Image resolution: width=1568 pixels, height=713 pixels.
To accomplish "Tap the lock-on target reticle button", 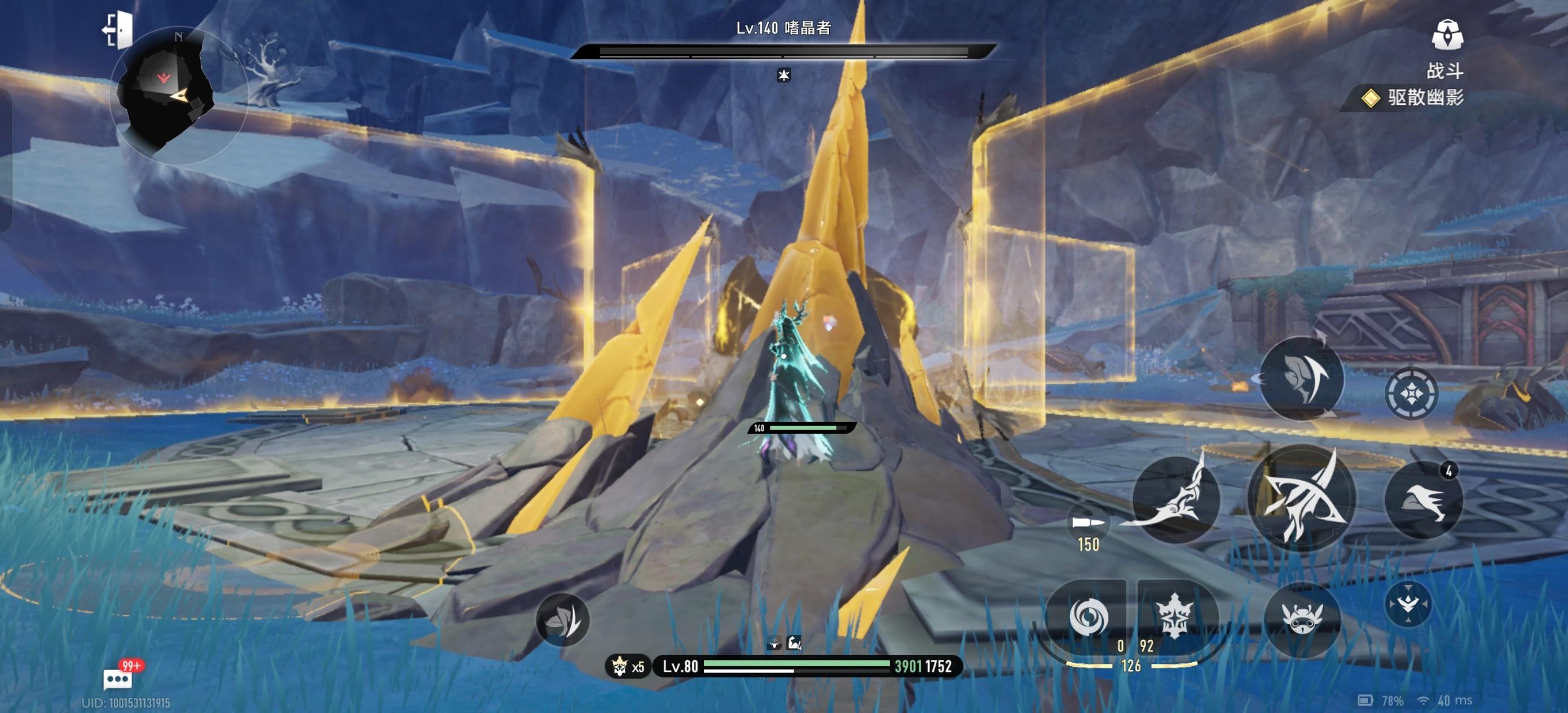I will point(1411,393).
